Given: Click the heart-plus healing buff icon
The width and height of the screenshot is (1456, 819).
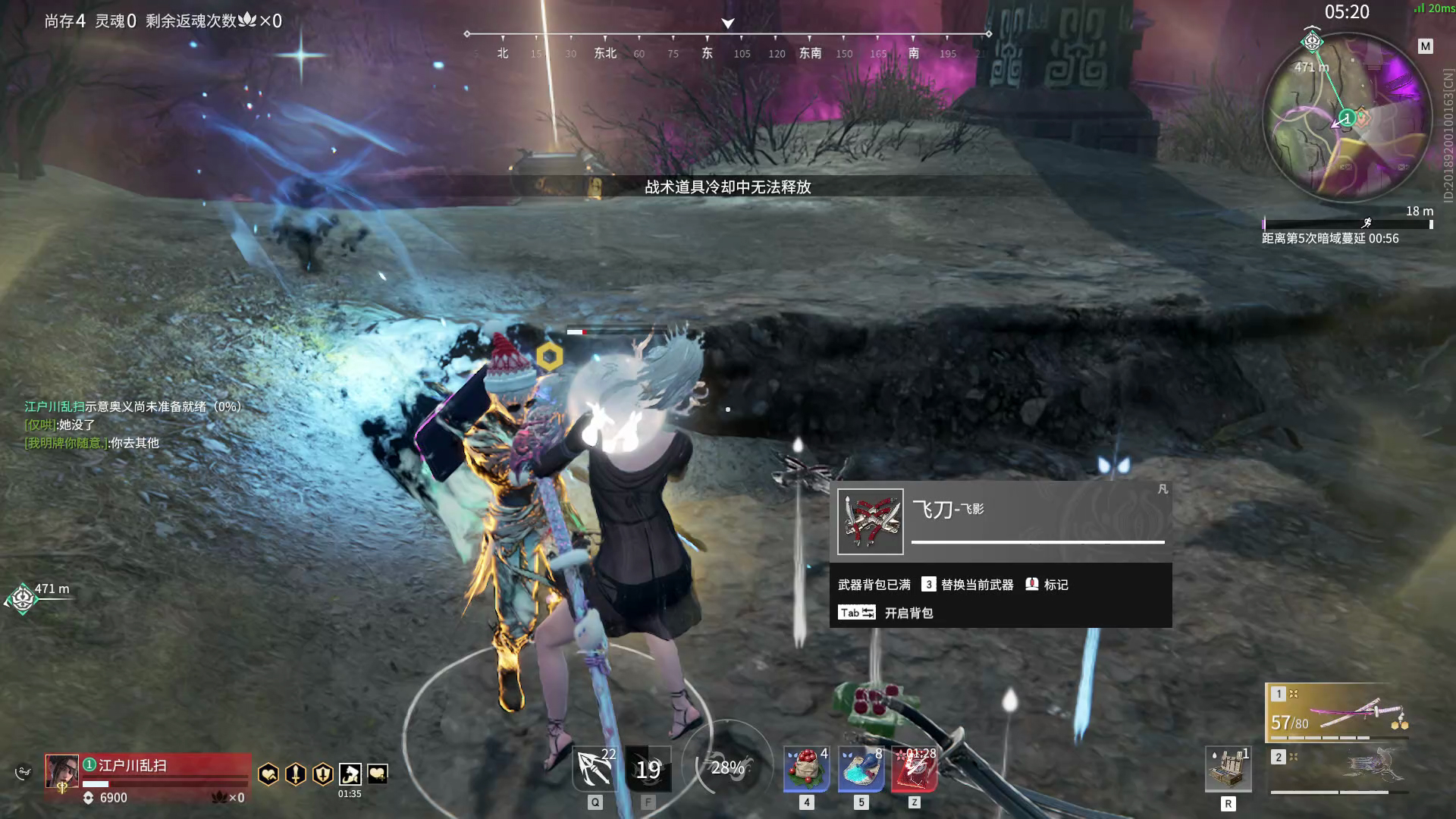Looking at the screenshot, I should point(377,773).
